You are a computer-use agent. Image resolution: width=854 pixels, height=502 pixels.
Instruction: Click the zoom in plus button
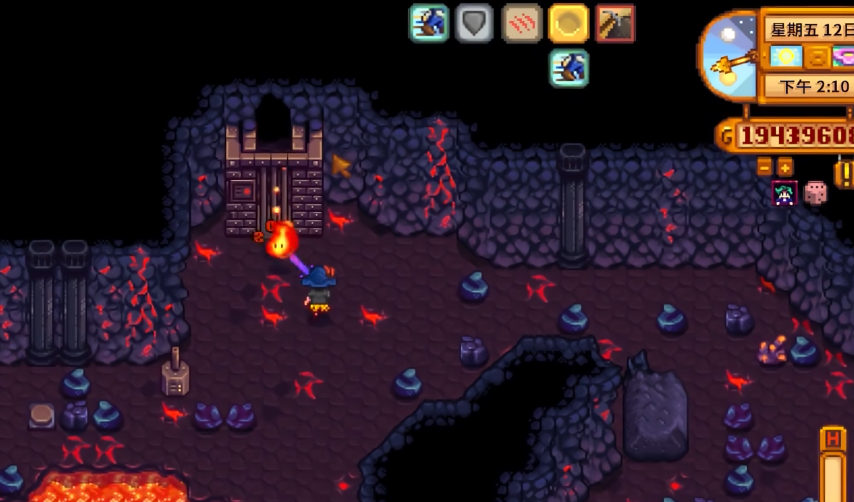pyautogui.click(x=785, y=166)
